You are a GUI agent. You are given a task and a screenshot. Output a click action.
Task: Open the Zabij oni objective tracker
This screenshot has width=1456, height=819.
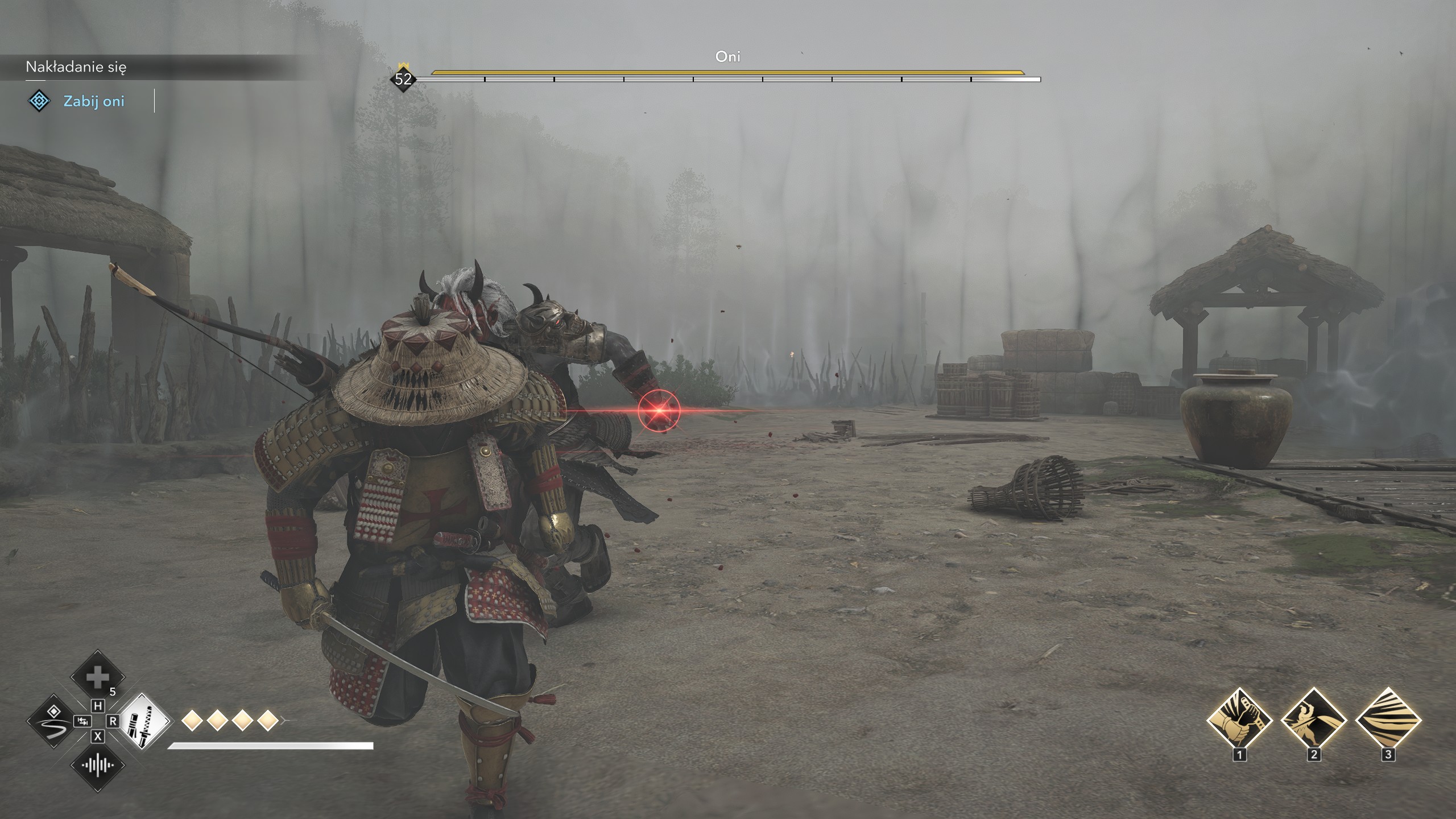(93, 101)
